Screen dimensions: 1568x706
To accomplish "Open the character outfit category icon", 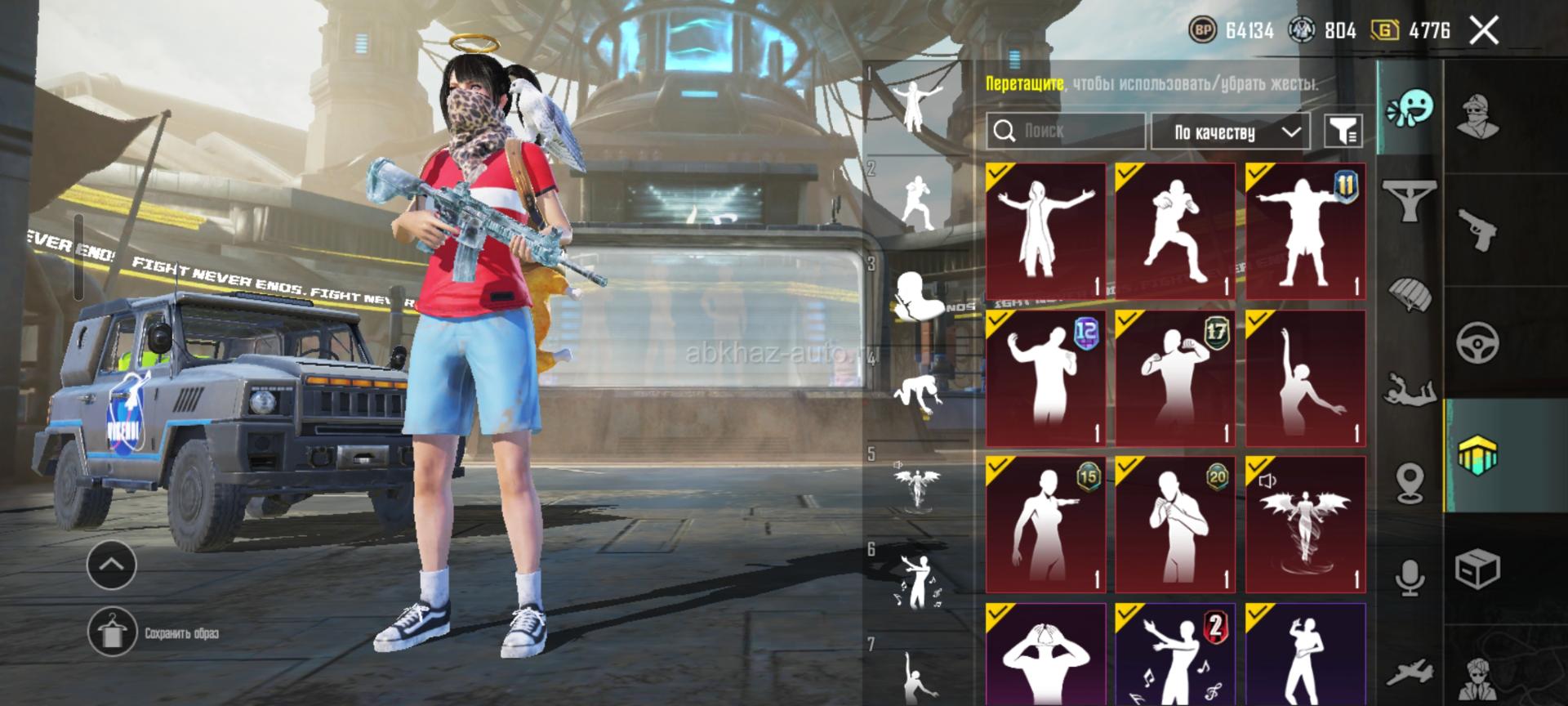I will 1477,117.
